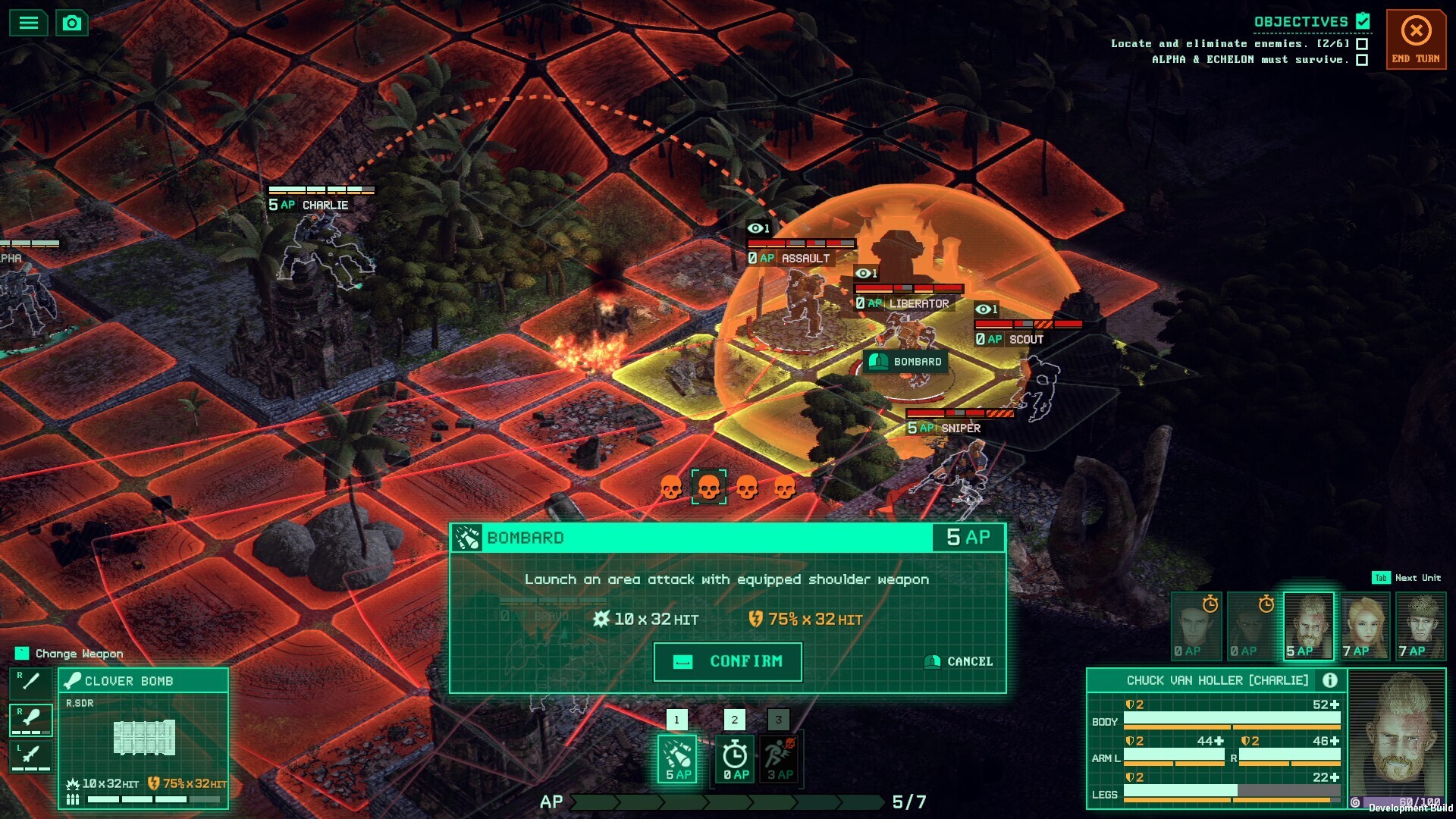1456x819 pixels.
Task: Select the right-arm baseball bat weapon slot
Action: point(30,682)
